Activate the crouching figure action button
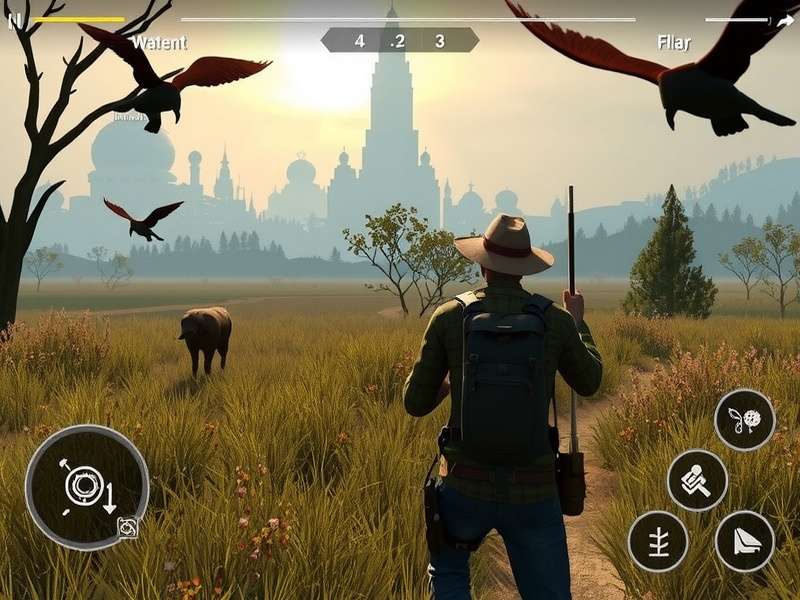 (x=697, y=480)
